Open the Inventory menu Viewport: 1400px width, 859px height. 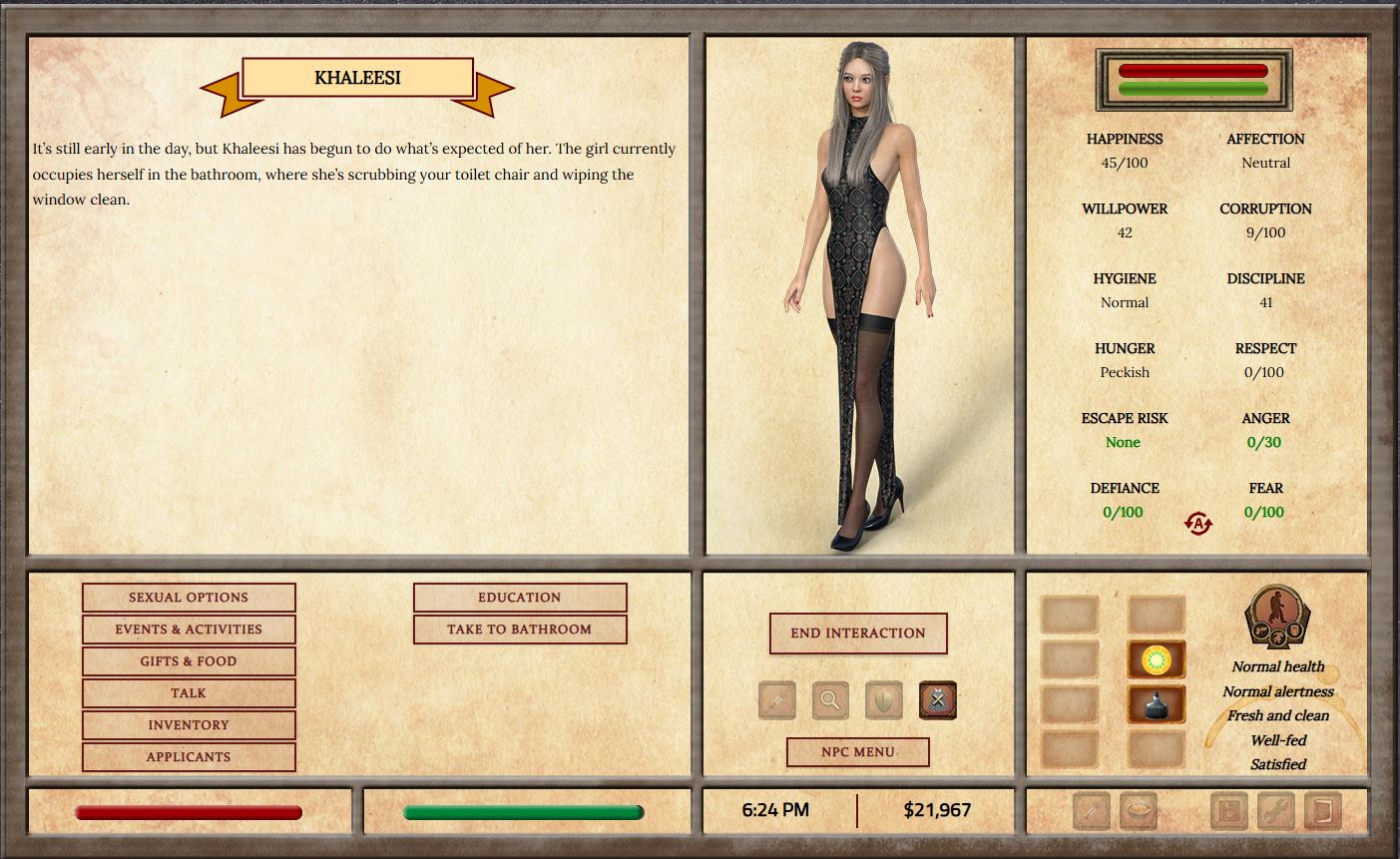pyautogui.click(x=189, y=725)
